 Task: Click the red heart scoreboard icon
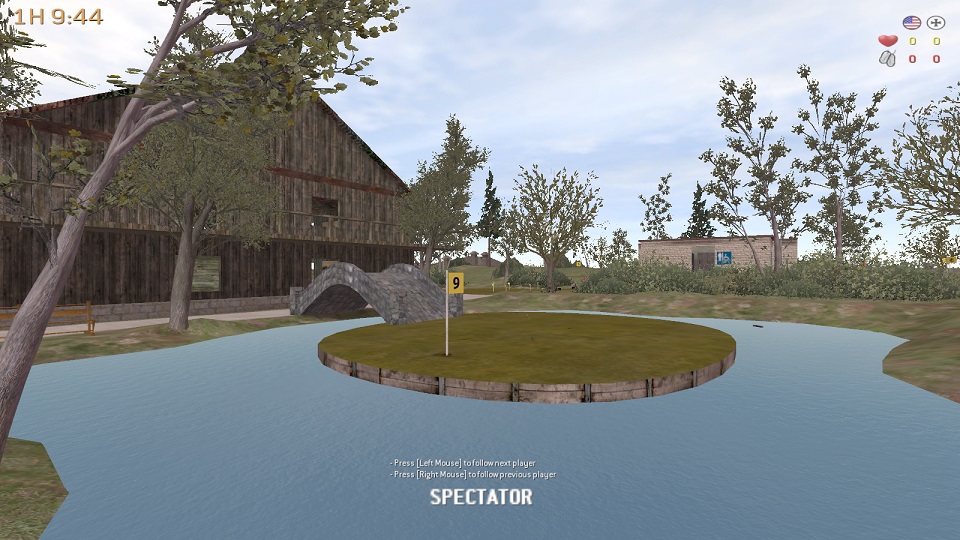(888, 41)
